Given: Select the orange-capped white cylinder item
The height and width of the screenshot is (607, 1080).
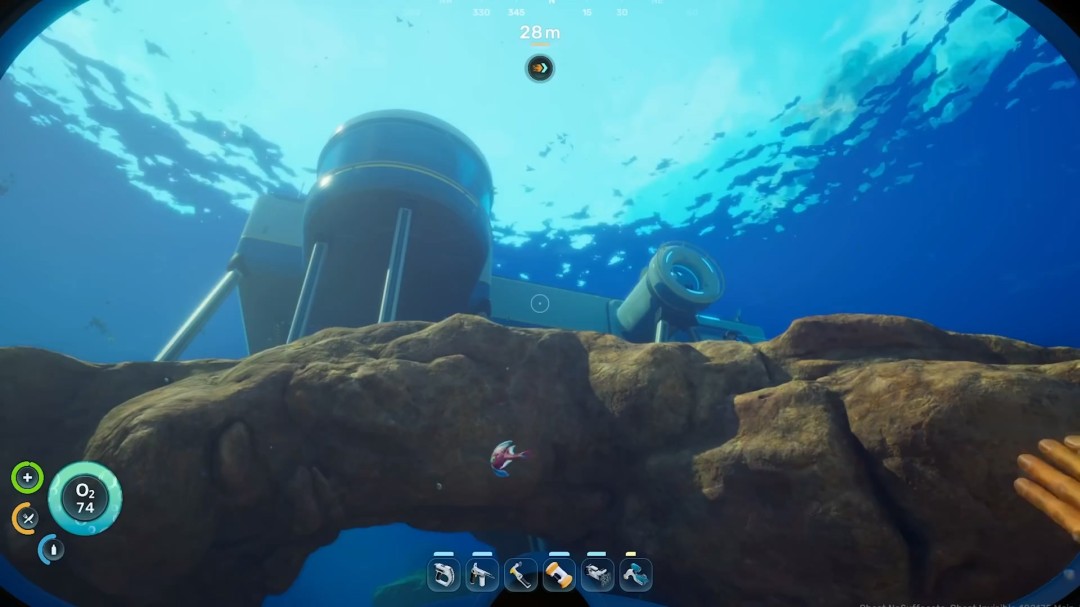Looking at the screenshot, I should pyautogui.click(x=559, y=574).
